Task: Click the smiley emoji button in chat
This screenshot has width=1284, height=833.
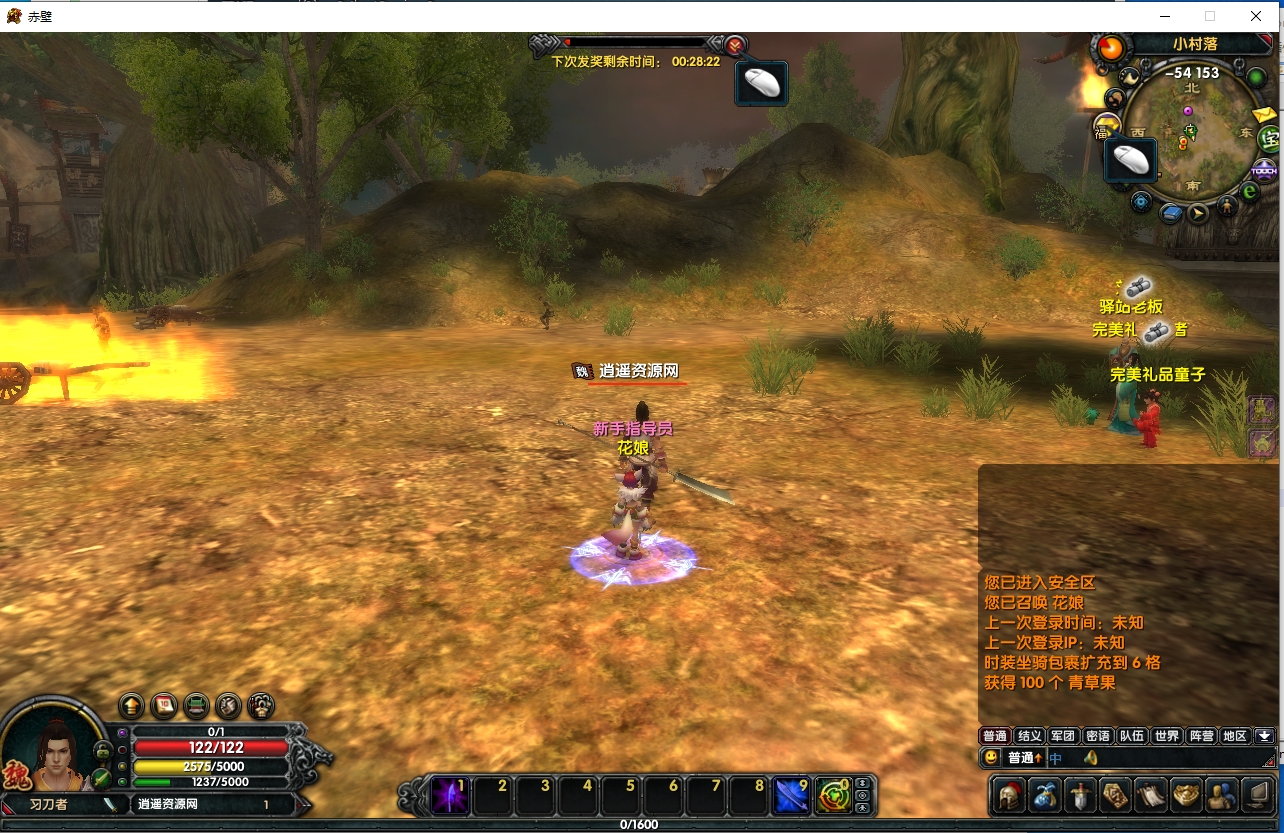Action: click(x=991, y=758)
